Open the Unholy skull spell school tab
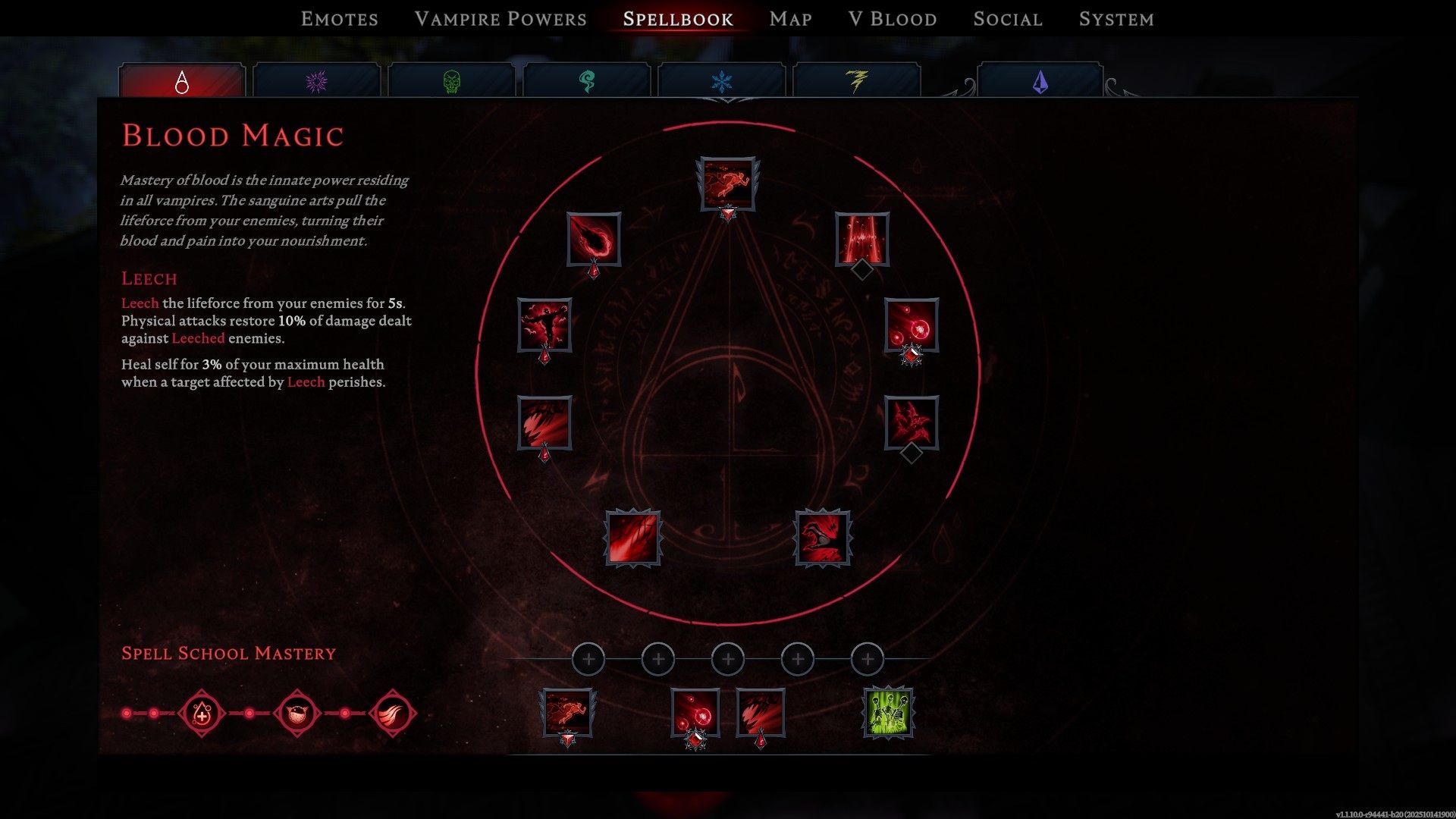Screen dimensions: 1456x819 tap(450, 80)
